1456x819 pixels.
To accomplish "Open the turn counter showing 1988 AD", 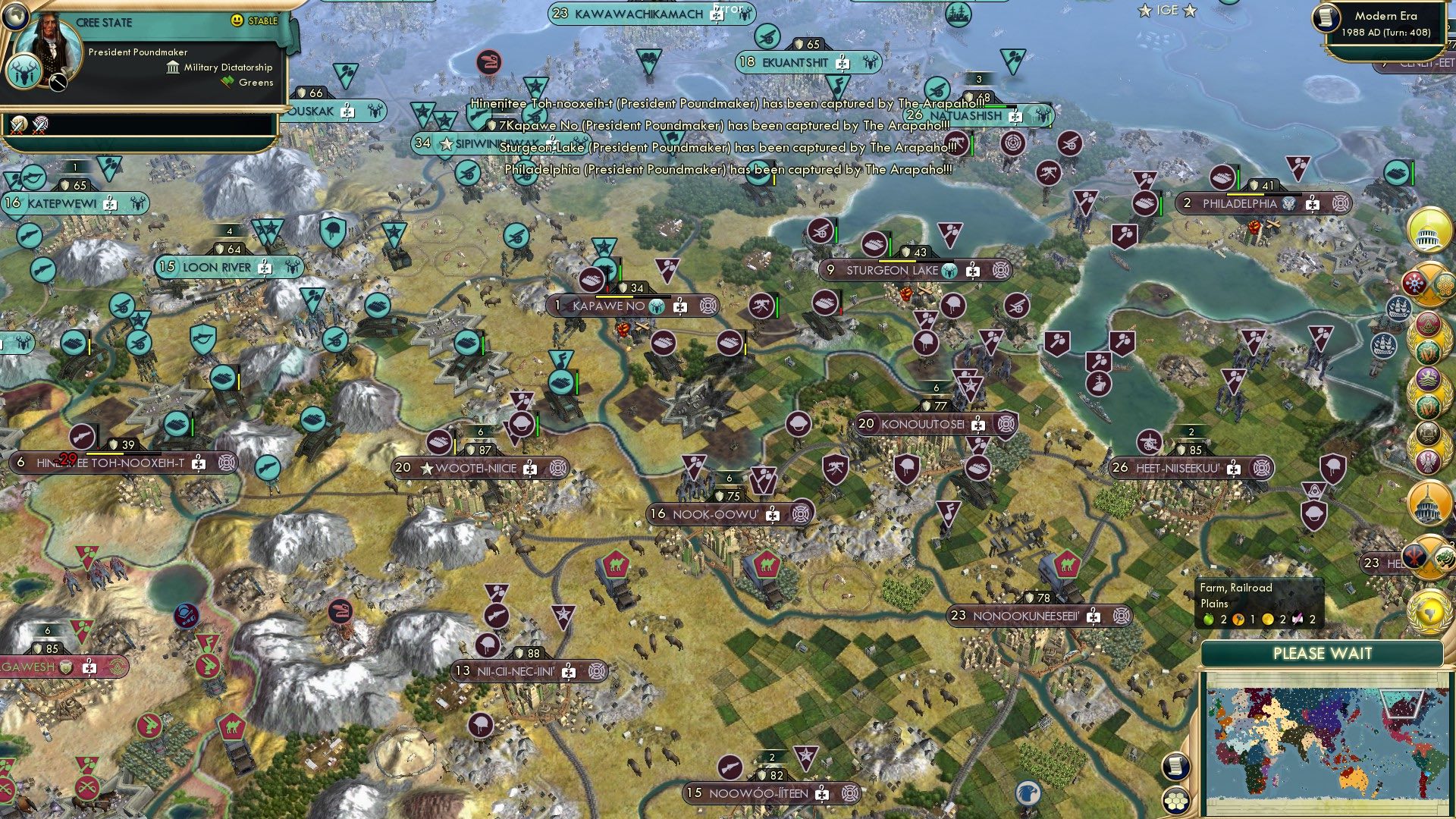I will [x=1388, y=33].
